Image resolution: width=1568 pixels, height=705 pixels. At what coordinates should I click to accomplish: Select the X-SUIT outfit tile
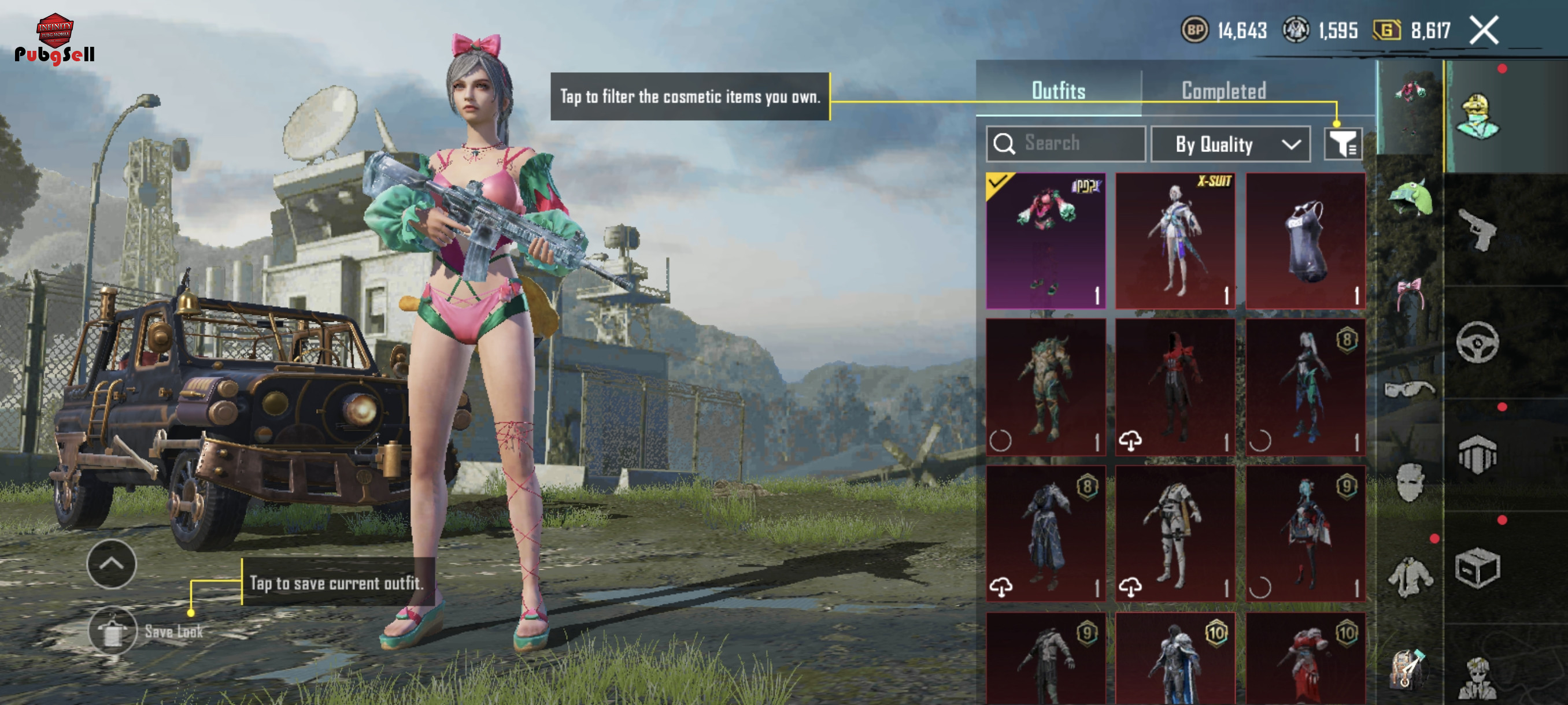tap(1175, 240)
